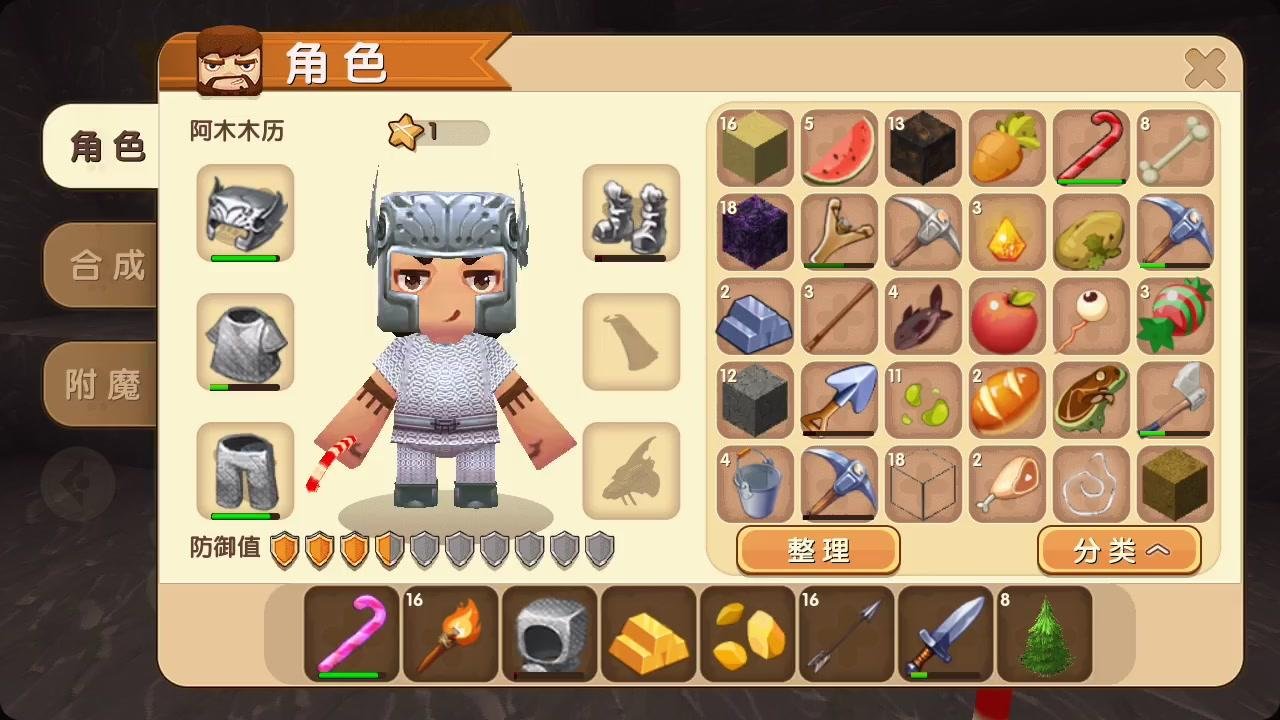The height and width of the screenshot is (720, 1280).
Task: Open the 附魔 enchanting tab
Action: tap(100, 383)
